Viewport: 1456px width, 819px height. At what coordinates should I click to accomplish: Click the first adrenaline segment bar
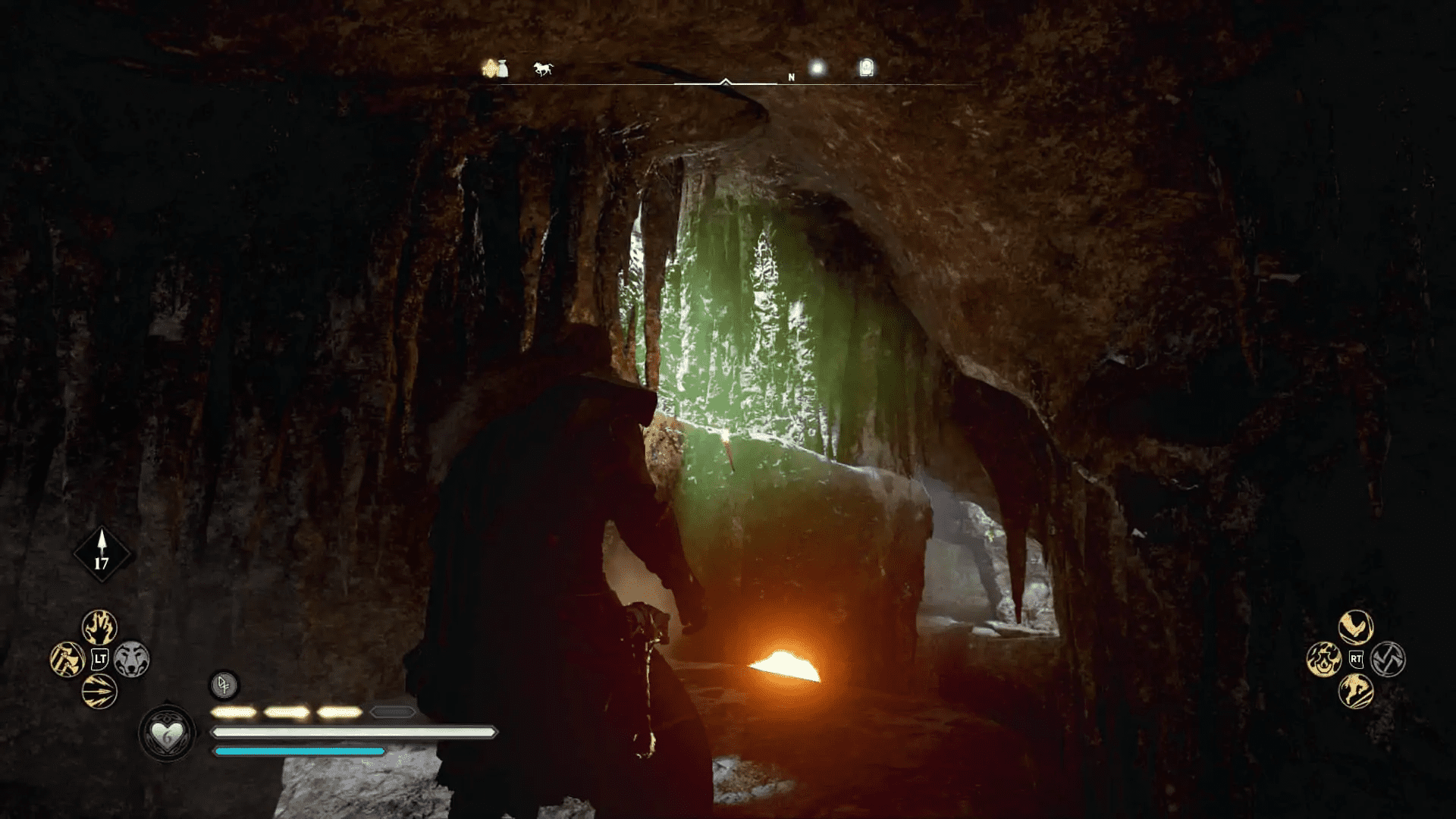coord(235,713)
